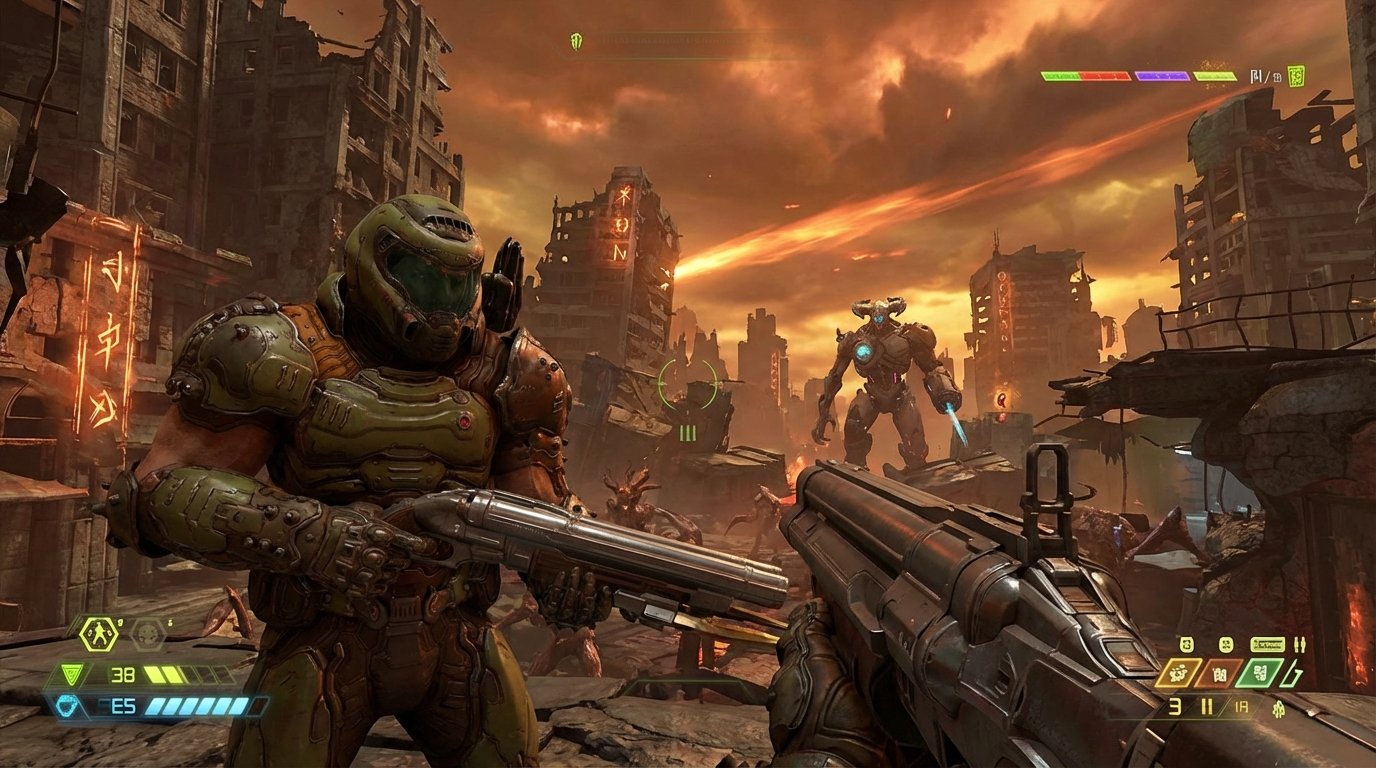Screen dimensions: 1376x768
Task: Toggle the frag grenade indicator above the mod diamonds
Action: [x=1186, y=645]
